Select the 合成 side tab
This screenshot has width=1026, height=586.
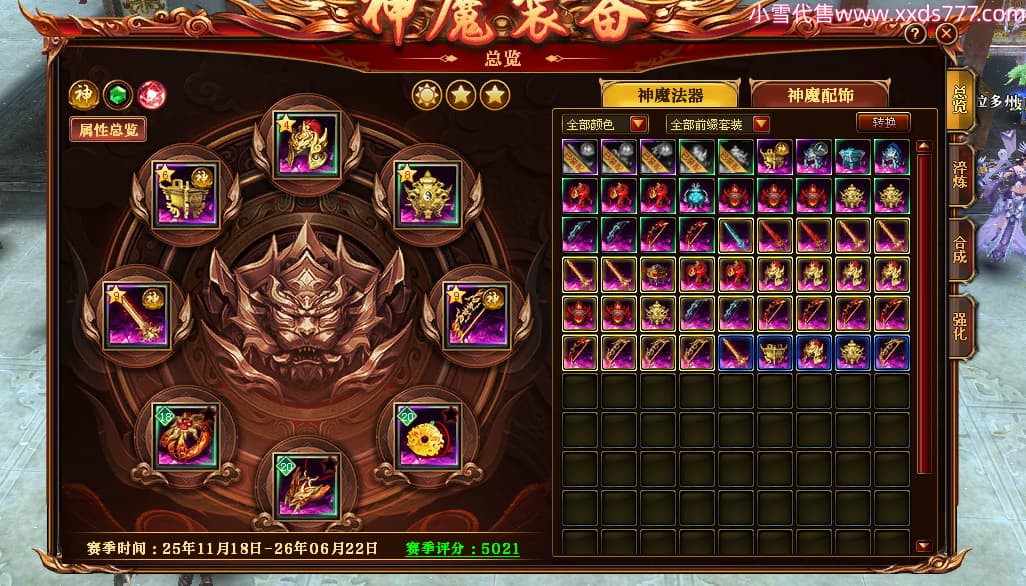[960, 250]
